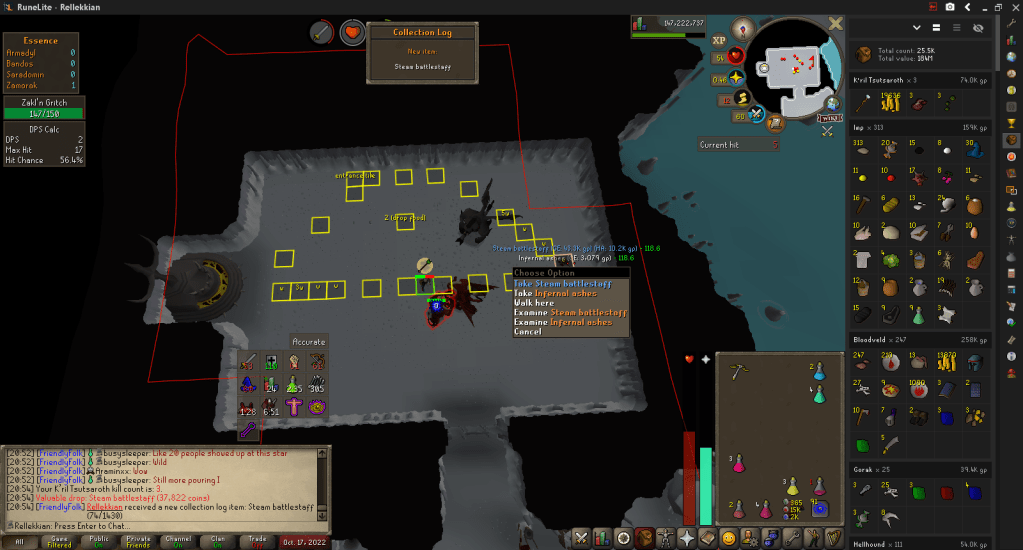1023x550 pixels.
Task: Choose the Walk here option
Action: tap(534, 303)
